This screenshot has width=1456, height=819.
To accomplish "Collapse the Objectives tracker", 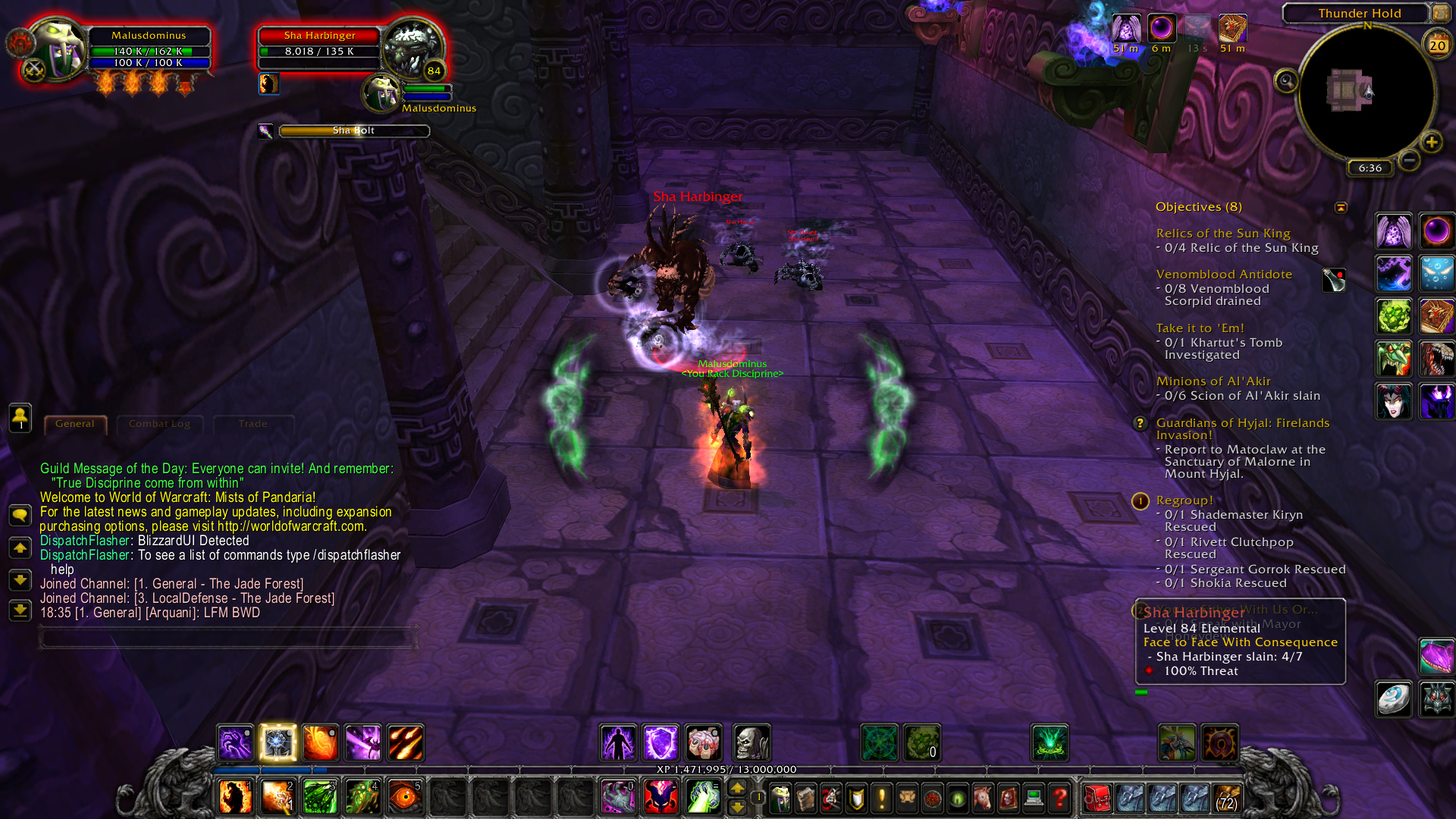I will point(1341,206).
